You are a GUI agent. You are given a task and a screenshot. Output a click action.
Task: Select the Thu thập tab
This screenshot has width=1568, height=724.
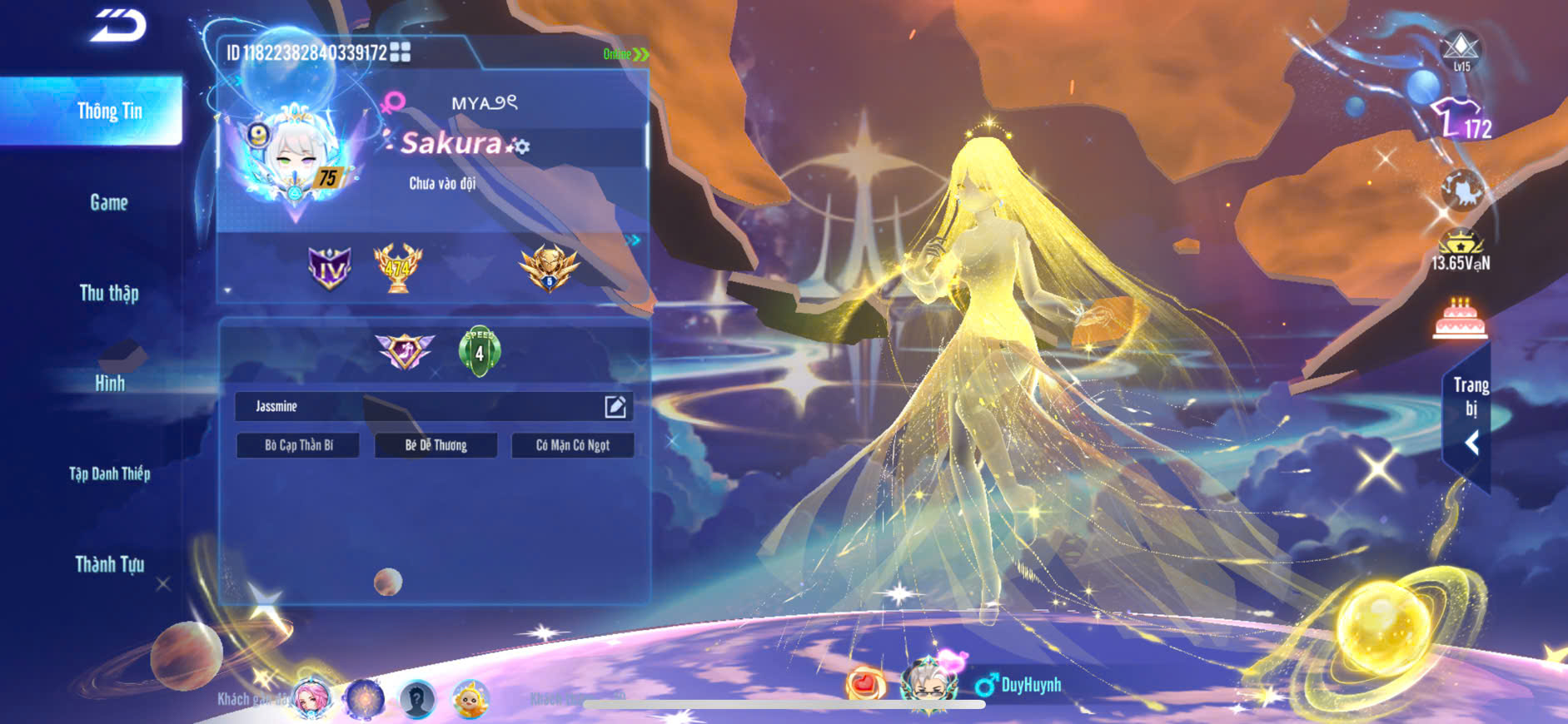[109, 293]
